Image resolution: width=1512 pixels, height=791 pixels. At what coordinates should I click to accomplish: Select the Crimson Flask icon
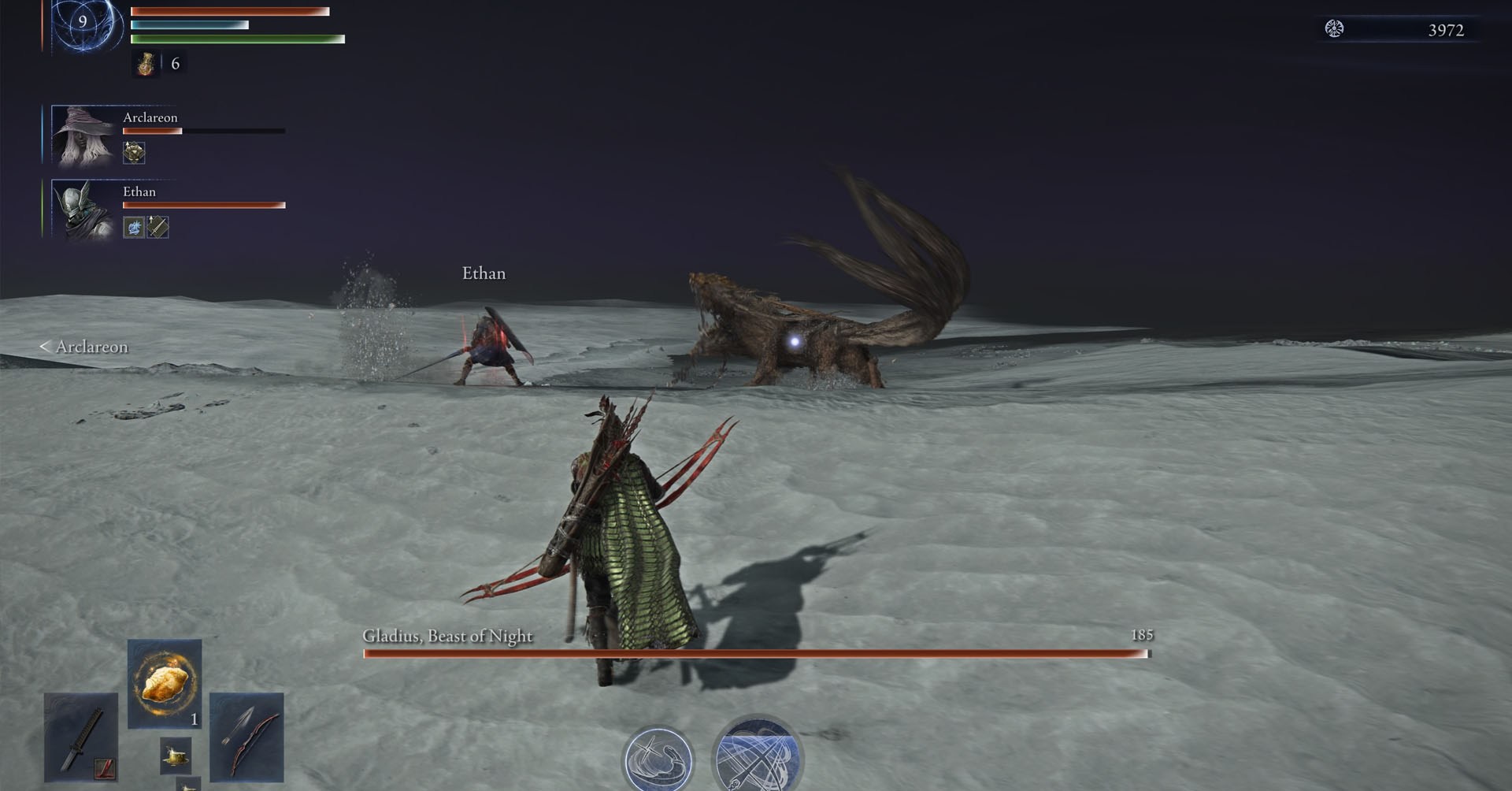point(146,64)
